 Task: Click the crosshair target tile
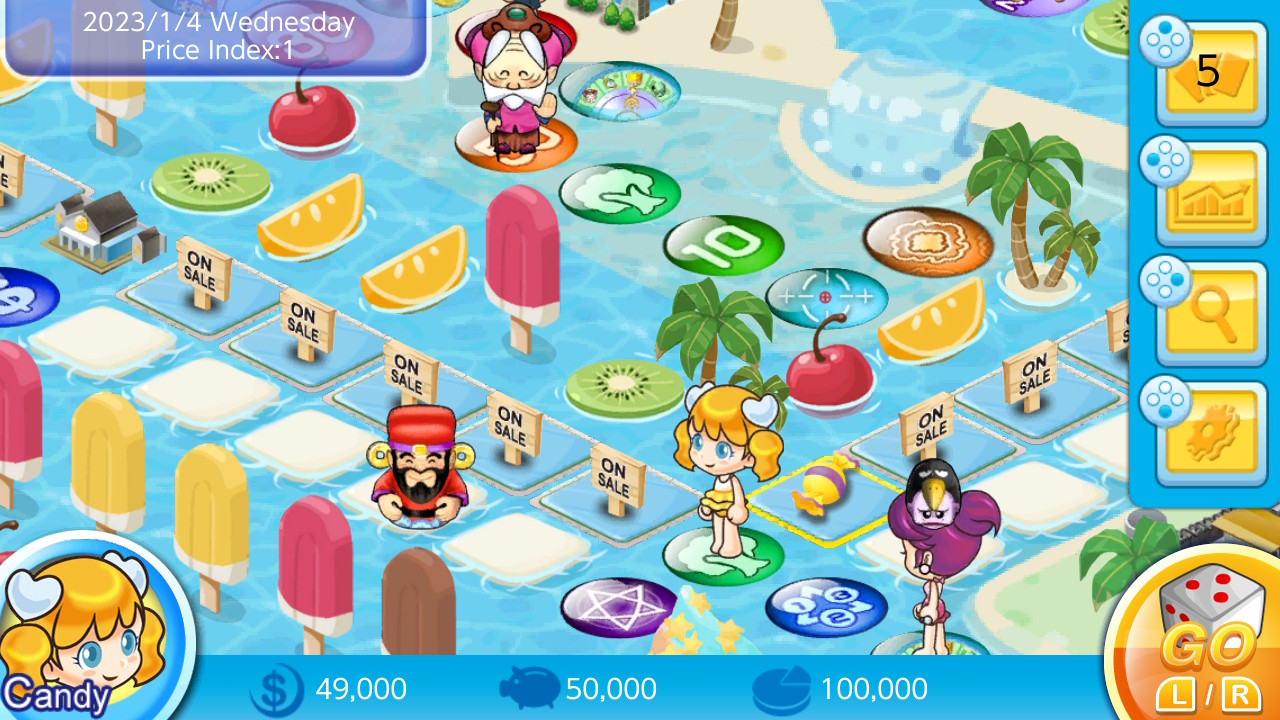826,296
